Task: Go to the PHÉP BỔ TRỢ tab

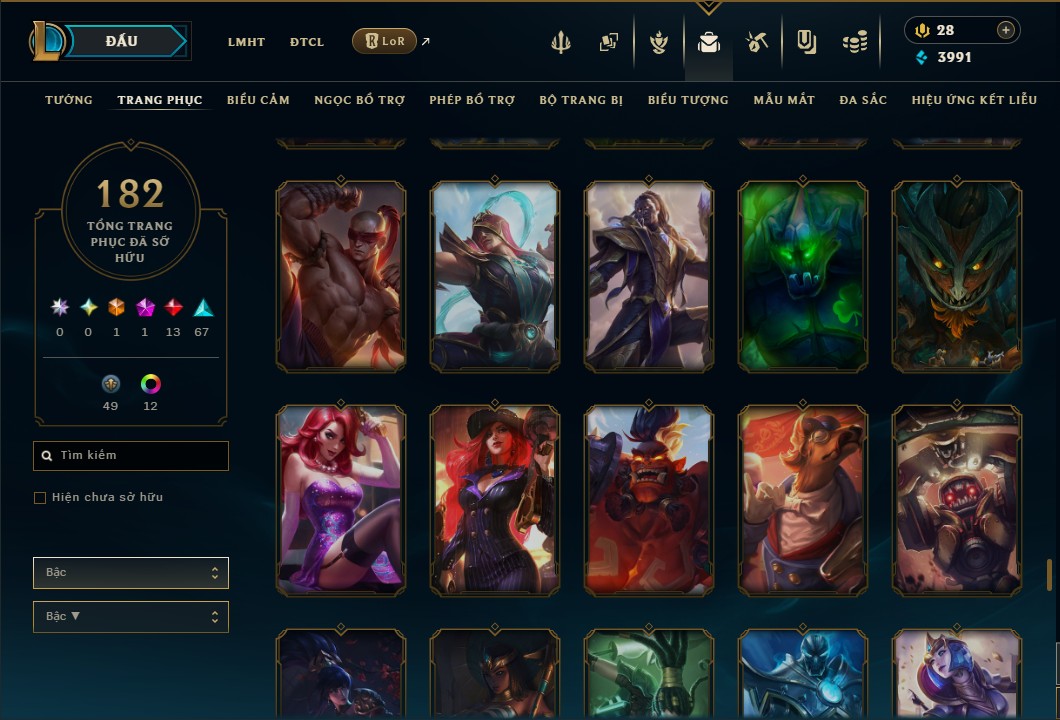Action: point(472,100)
